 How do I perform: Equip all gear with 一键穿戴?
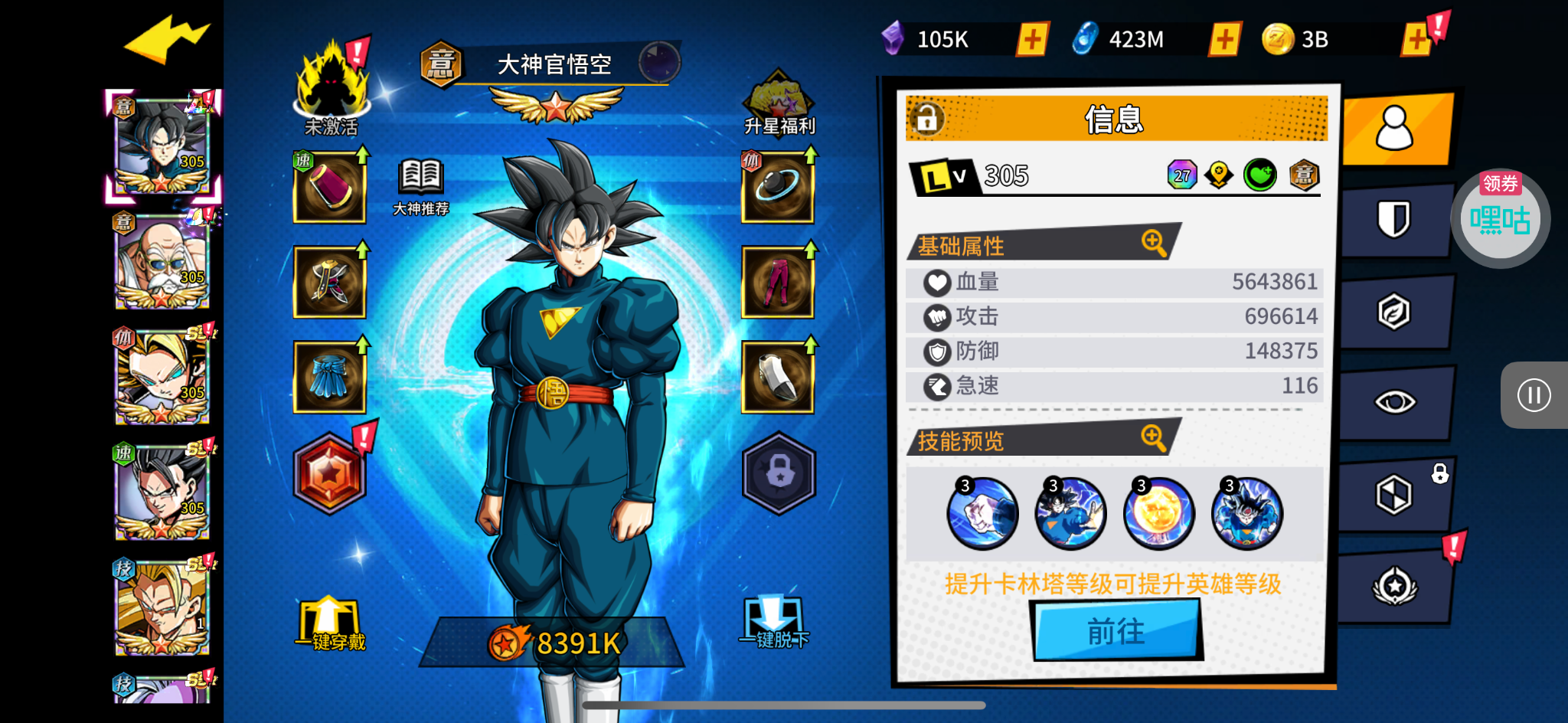(330, 623)
